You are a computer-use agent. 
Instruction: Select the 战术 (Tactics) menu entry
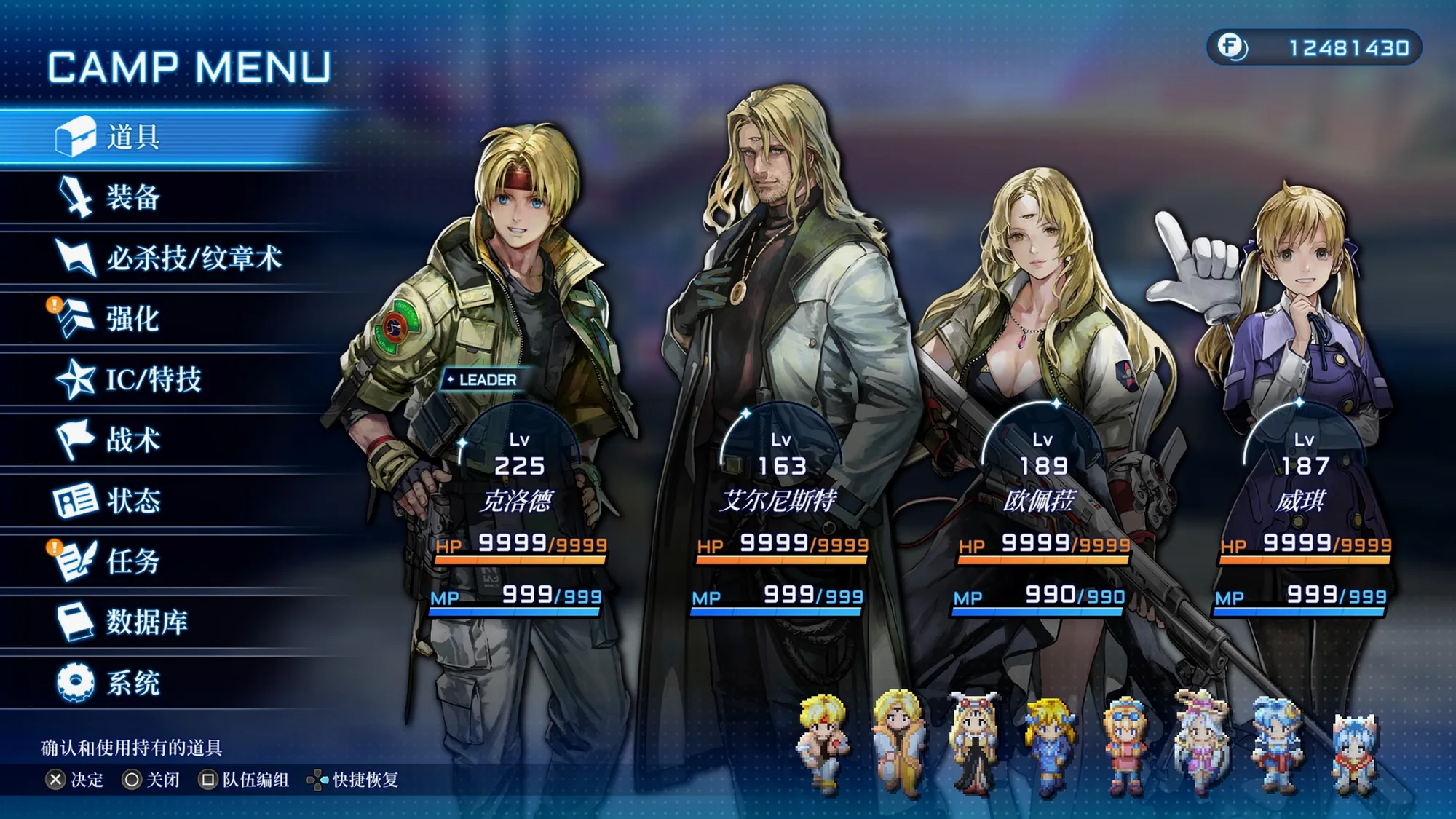(135, 440)
